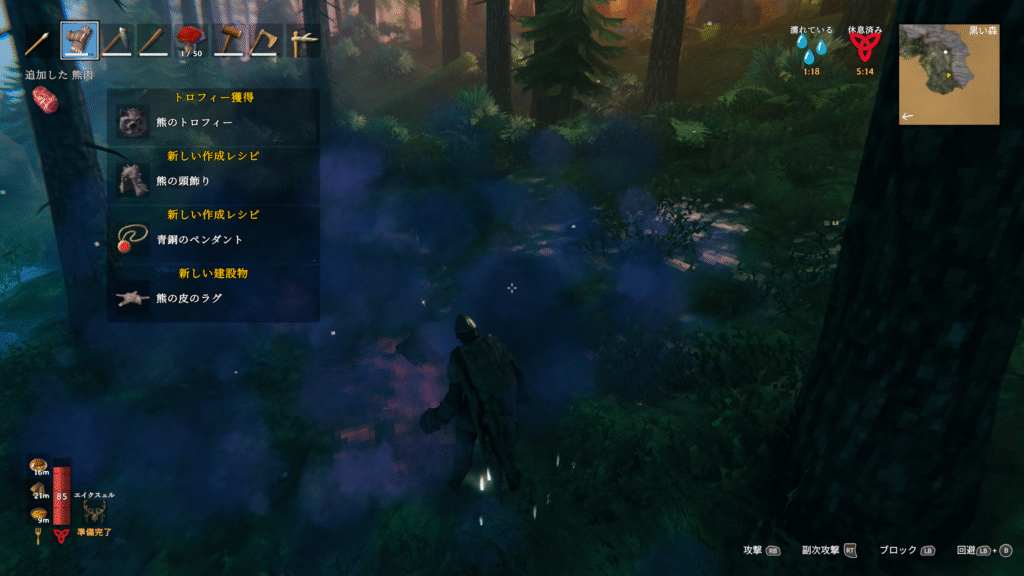Click the red bear meat pickup icon
Screen dimensions: 1024x576
coord(44,97)
